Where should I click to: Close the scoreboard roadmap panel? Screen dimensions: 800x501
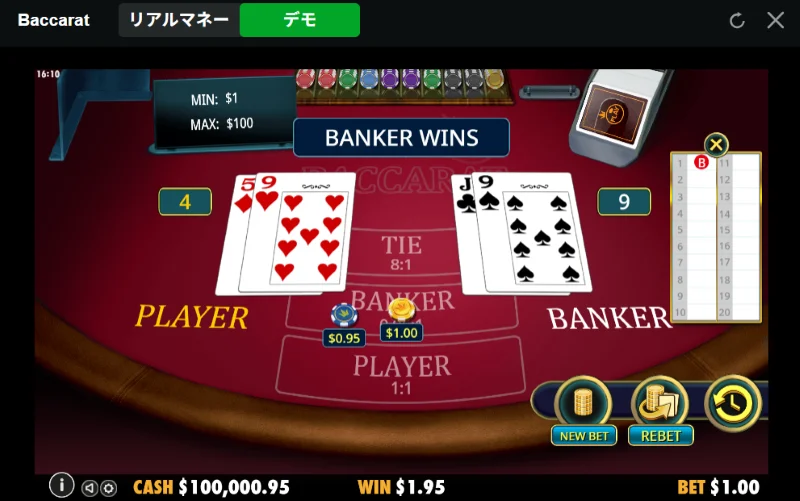(x=716, y=144)
